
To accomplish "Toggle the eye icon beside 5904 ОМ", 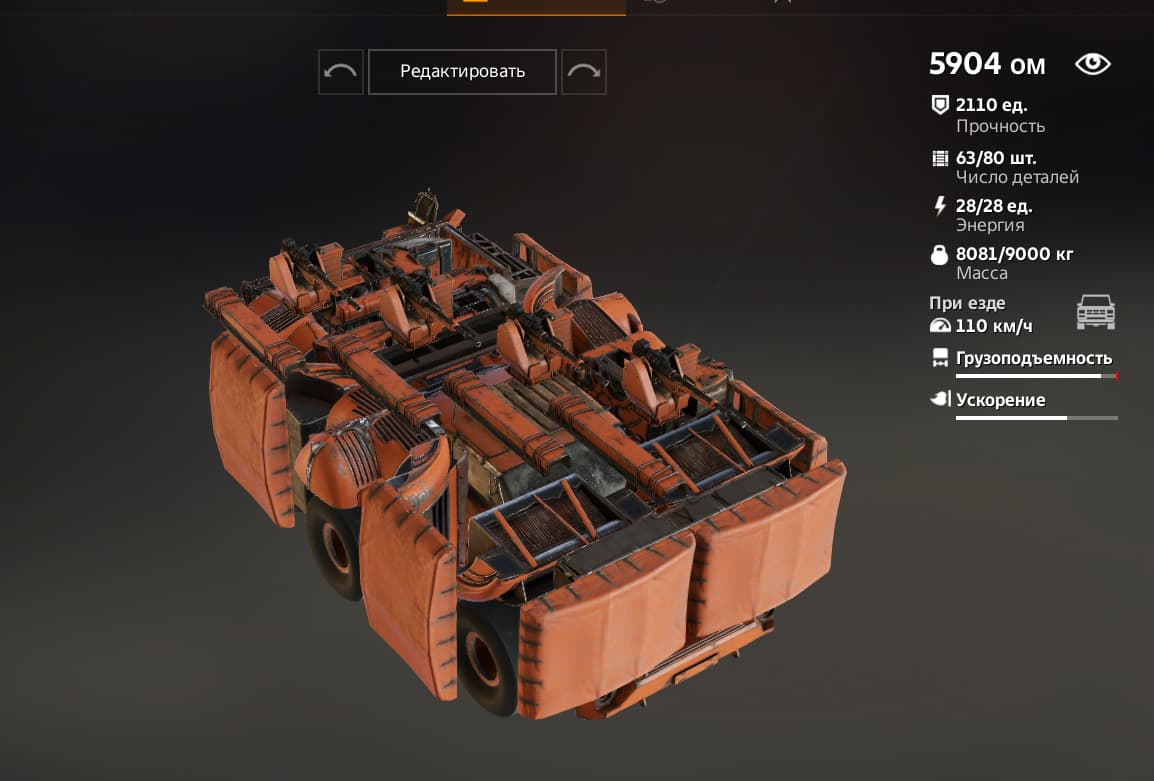I will [x=1092, y=65].
